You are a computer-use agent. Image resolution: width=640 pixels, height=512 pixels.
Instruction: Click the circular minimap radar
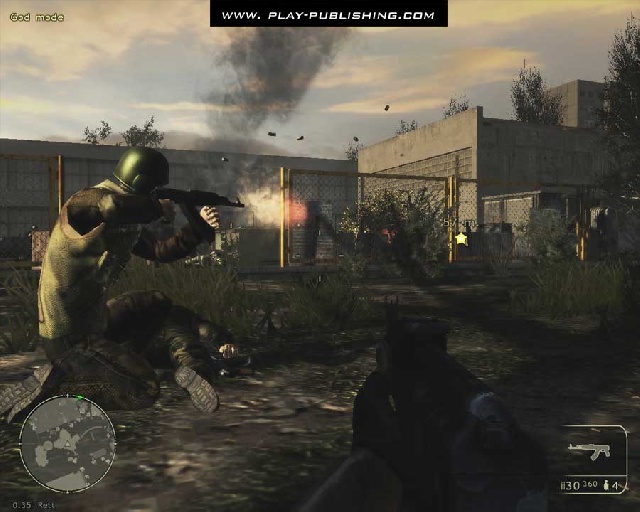67,443
